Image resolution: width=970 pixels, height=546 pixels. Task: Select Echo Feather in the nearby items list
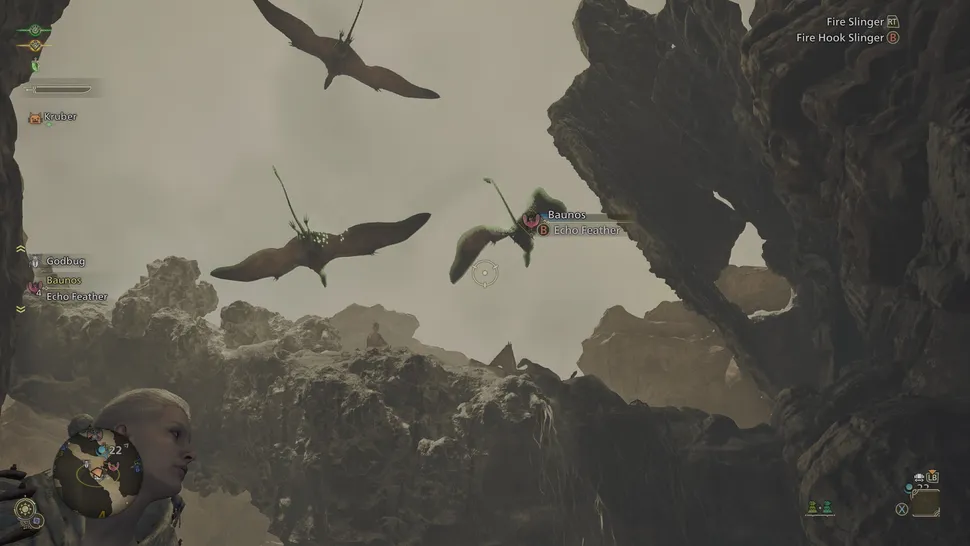coord(76,297)
